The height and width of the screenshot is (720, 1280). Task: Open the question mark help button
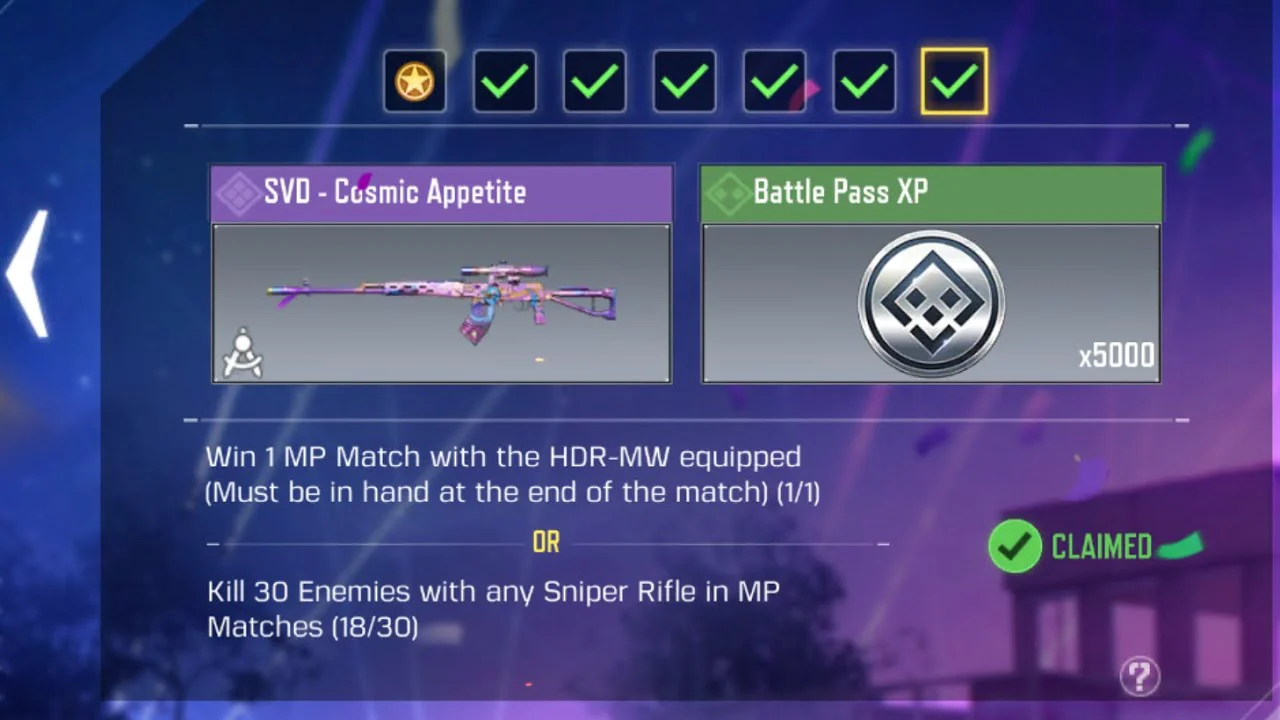point(1139,676)
